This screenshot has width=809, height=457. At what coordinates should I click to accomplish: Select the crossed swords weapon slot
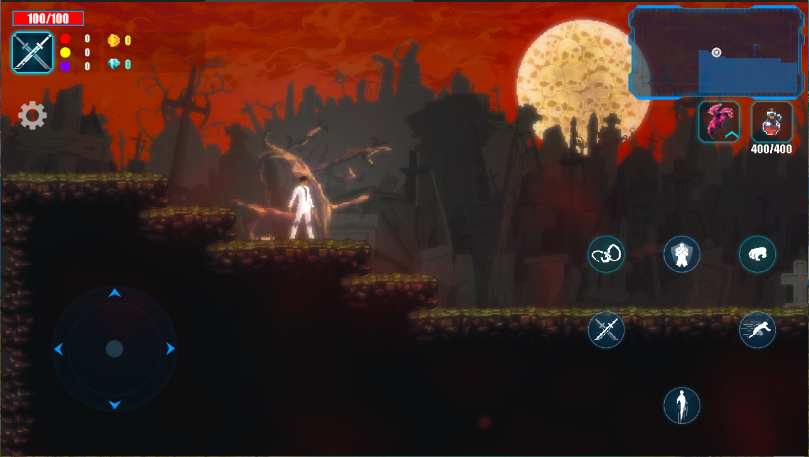coord(33,52)
